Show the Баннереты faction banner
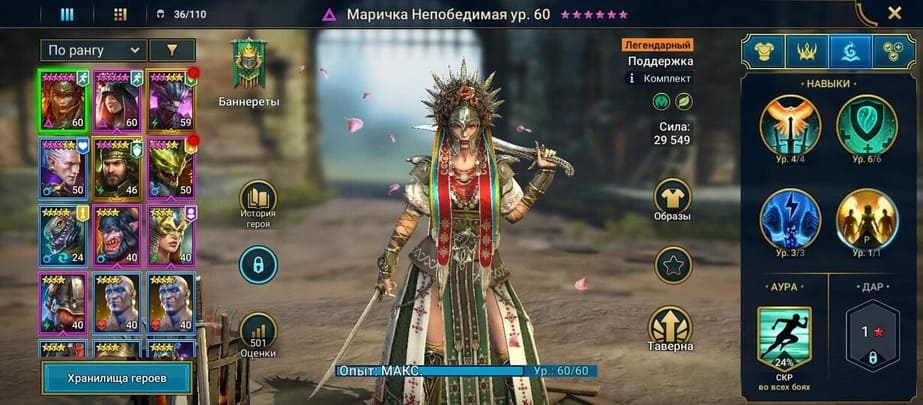923x405 pixels. point(248,64)
